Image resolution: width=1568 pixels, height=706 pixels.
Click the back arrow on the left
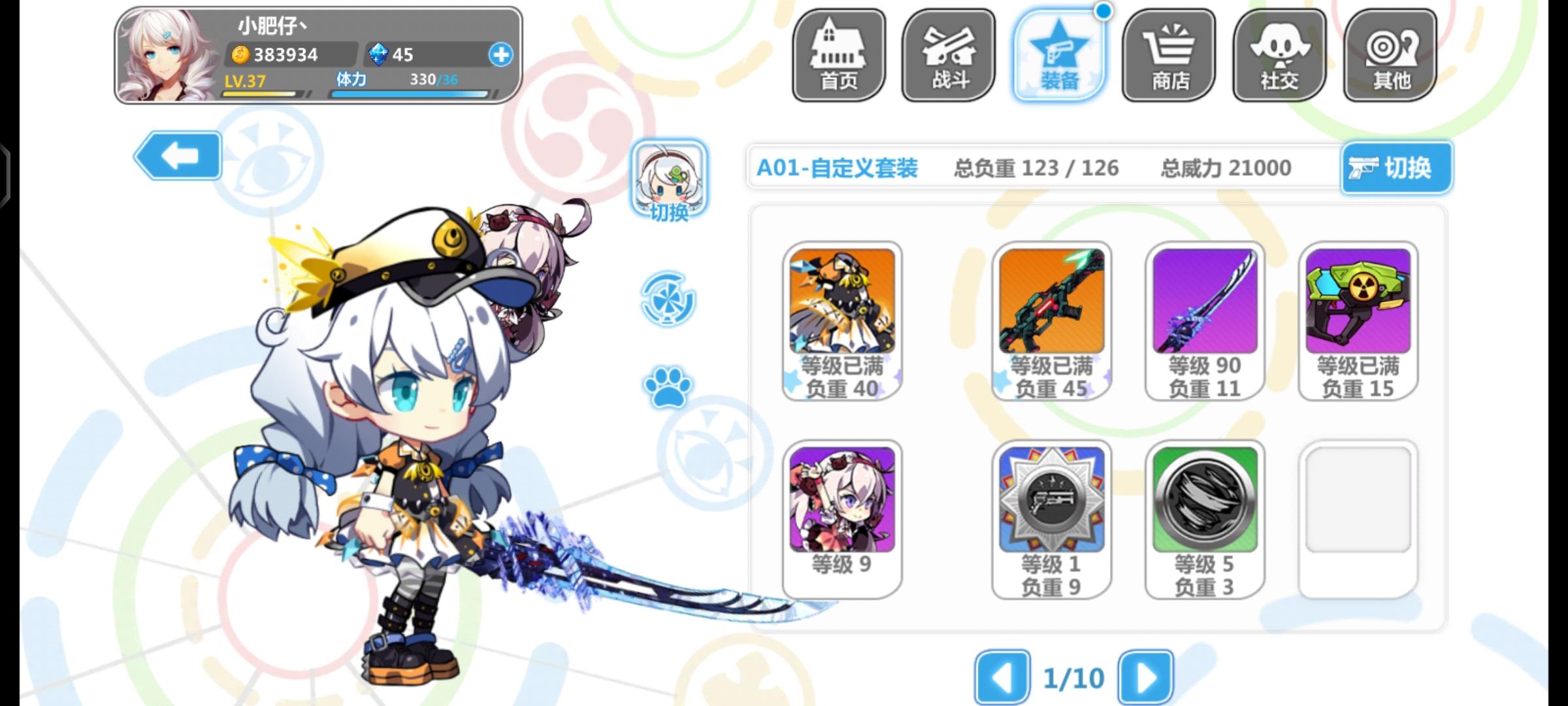(x=178, y=157)
